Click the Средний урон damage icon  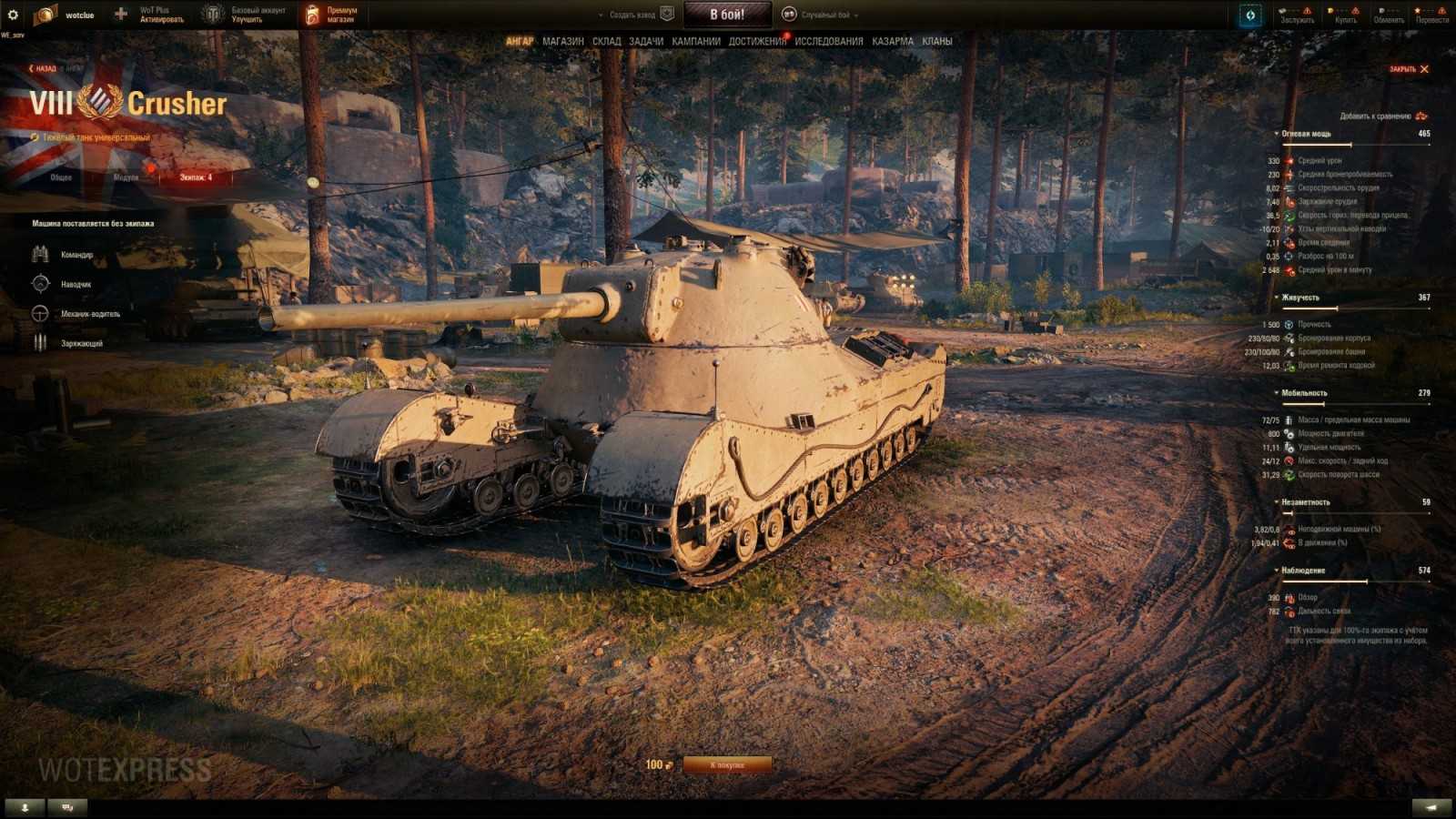click(x=1287, y=162)
